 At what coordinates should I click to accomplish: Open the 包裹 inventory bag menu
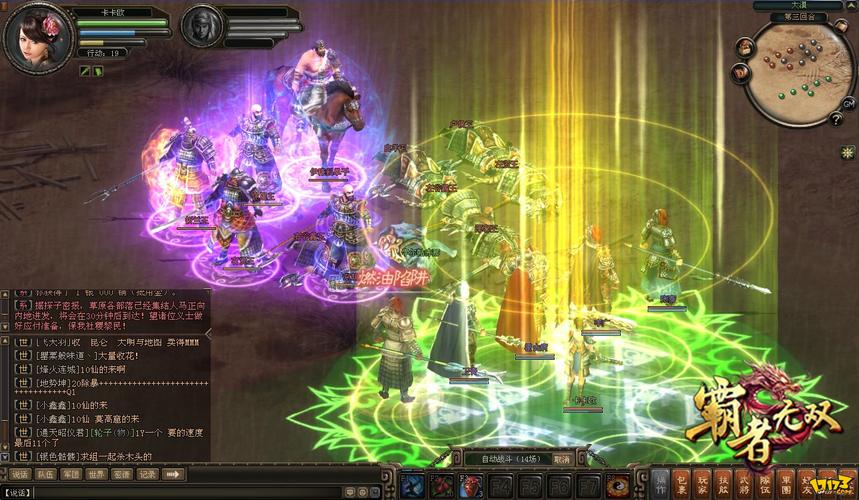pos(682,483)
